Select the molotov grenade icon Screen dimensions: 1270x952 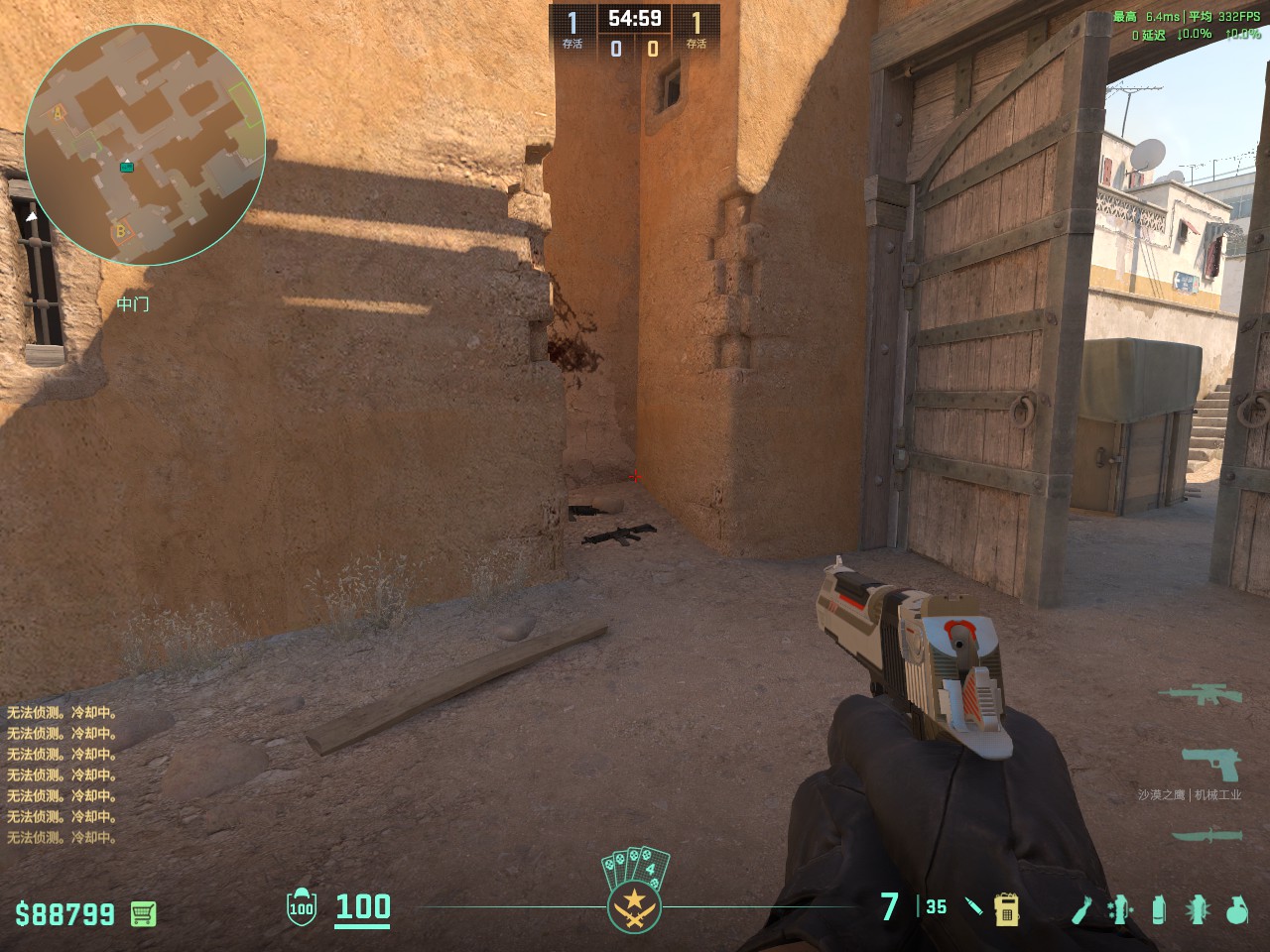tap(1081, 908)
